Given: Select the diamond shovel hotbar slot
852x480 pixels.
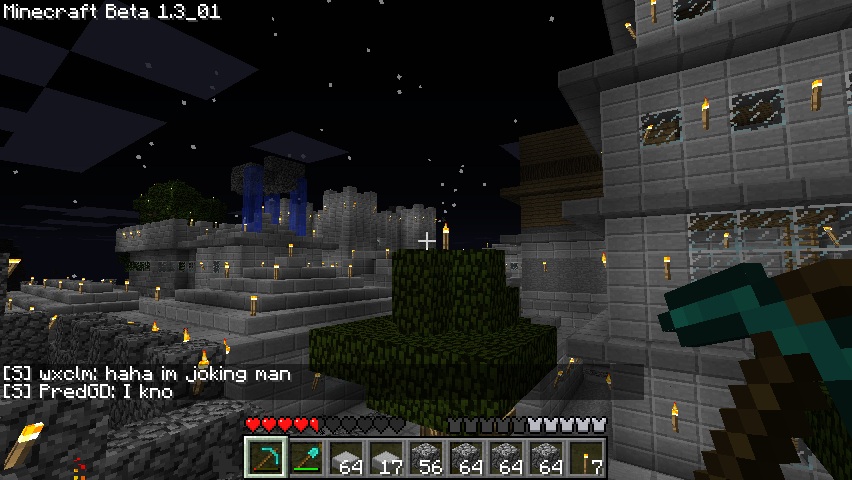Looking at the screenshot, I should coord(305,457).
